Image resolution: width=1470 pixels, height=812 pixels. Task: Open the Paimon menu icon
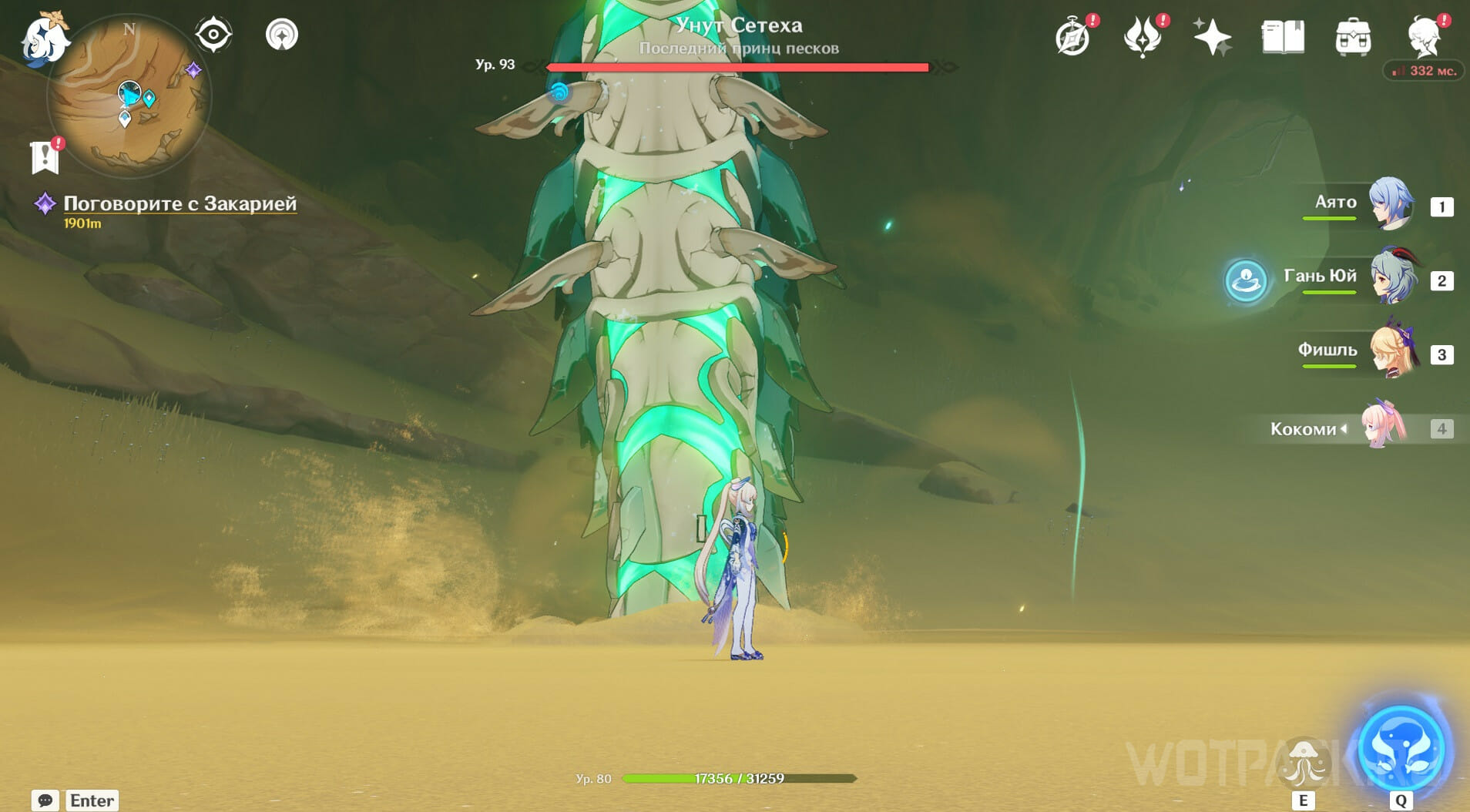44,39
